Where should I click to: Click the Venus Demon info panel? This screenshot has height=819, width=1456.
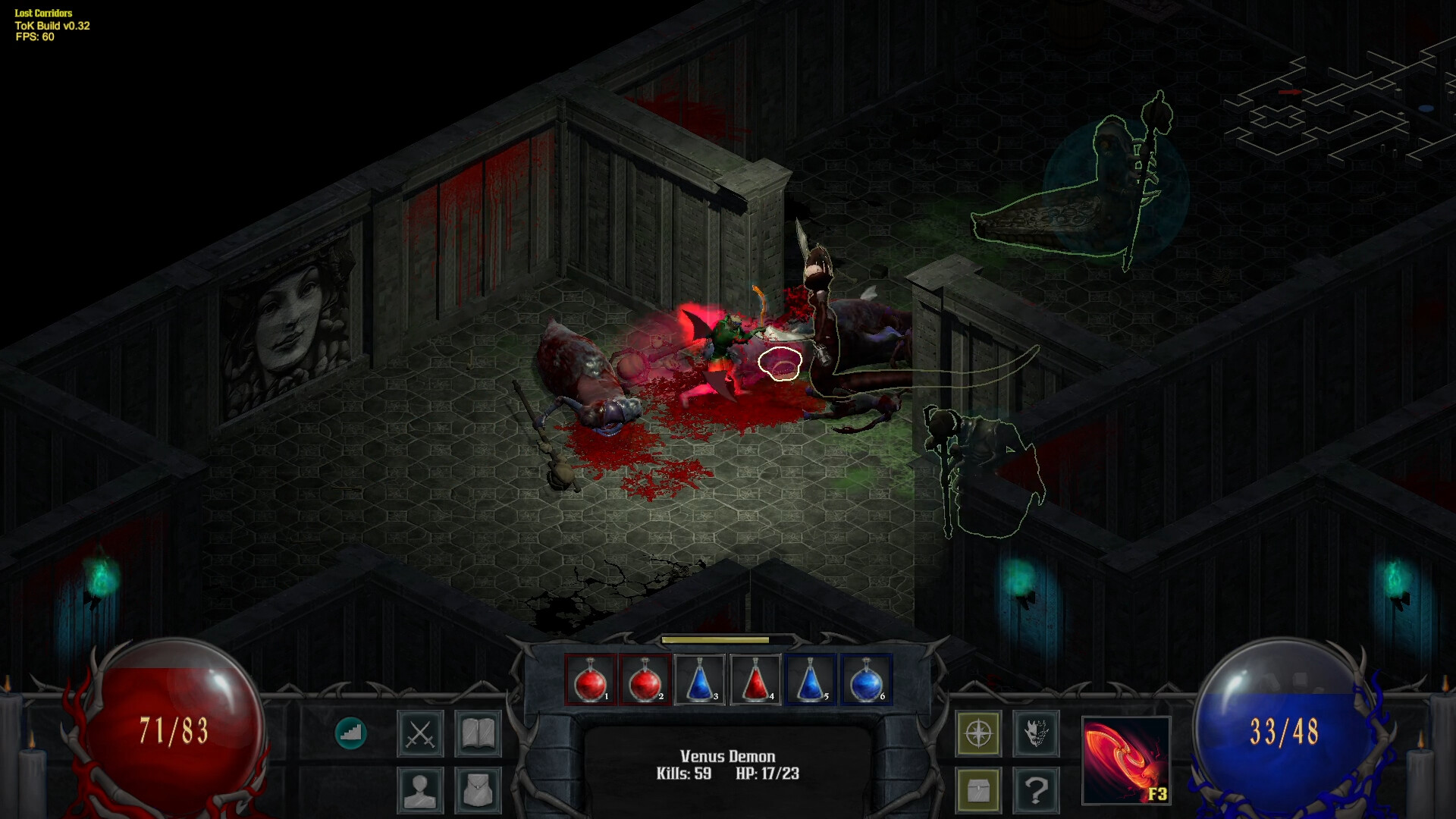tap(728, 764)
